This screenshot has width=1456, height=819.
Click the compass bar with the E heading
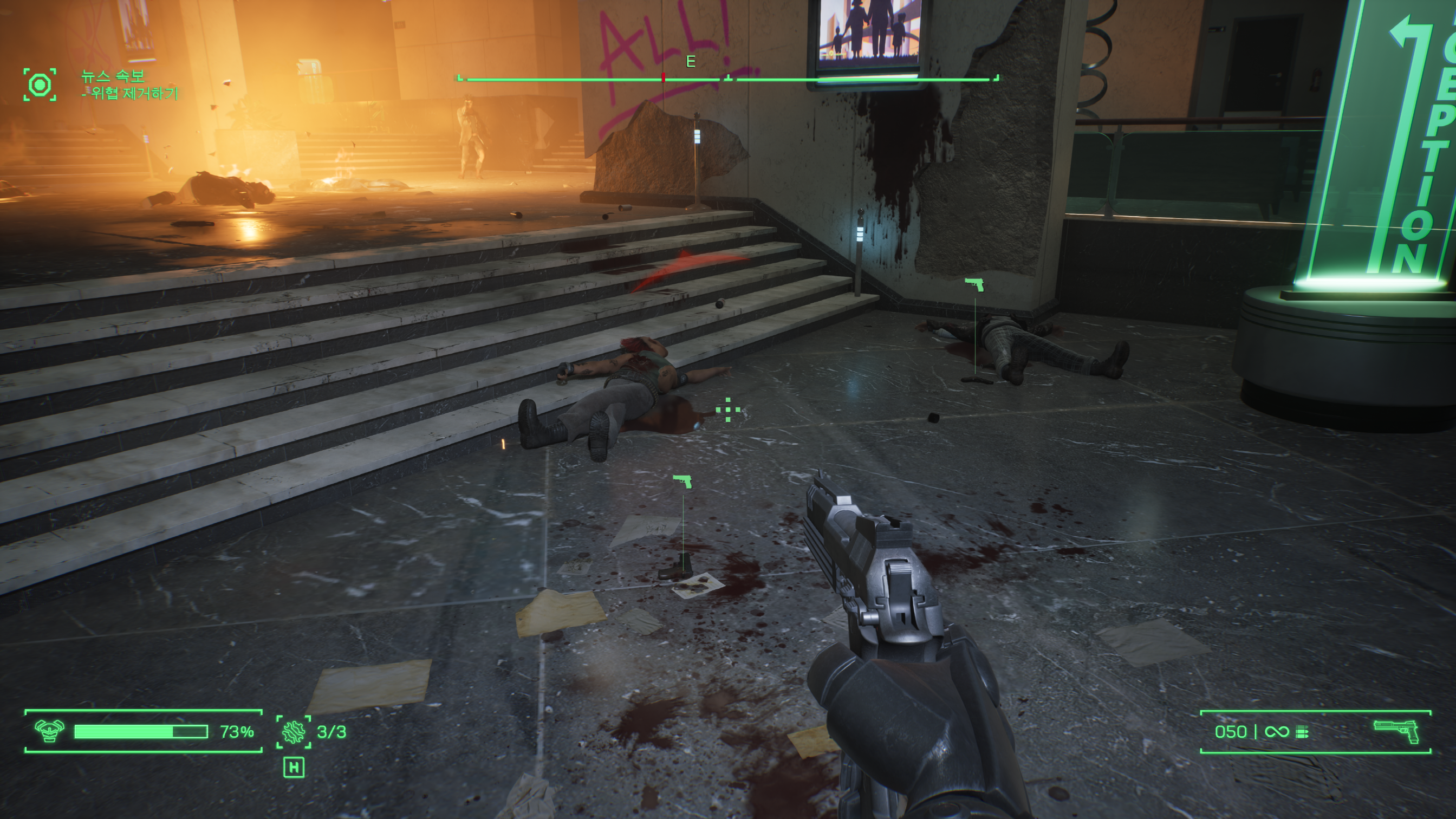pos(727,79)
